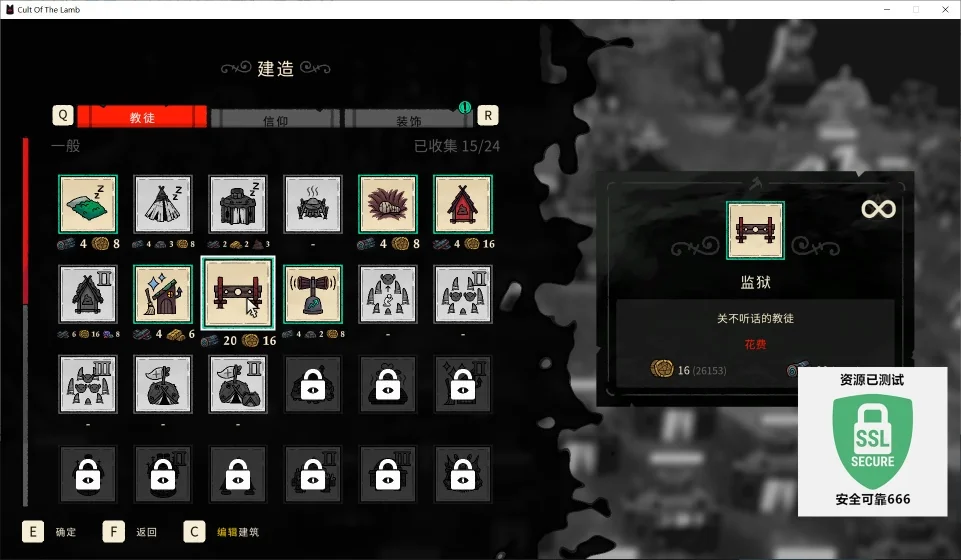Viewport: 961px width, 560px height.
Task: Minimize the Cult Of The Lamb window
Action: pyautogui.click(x=885, y=9)
